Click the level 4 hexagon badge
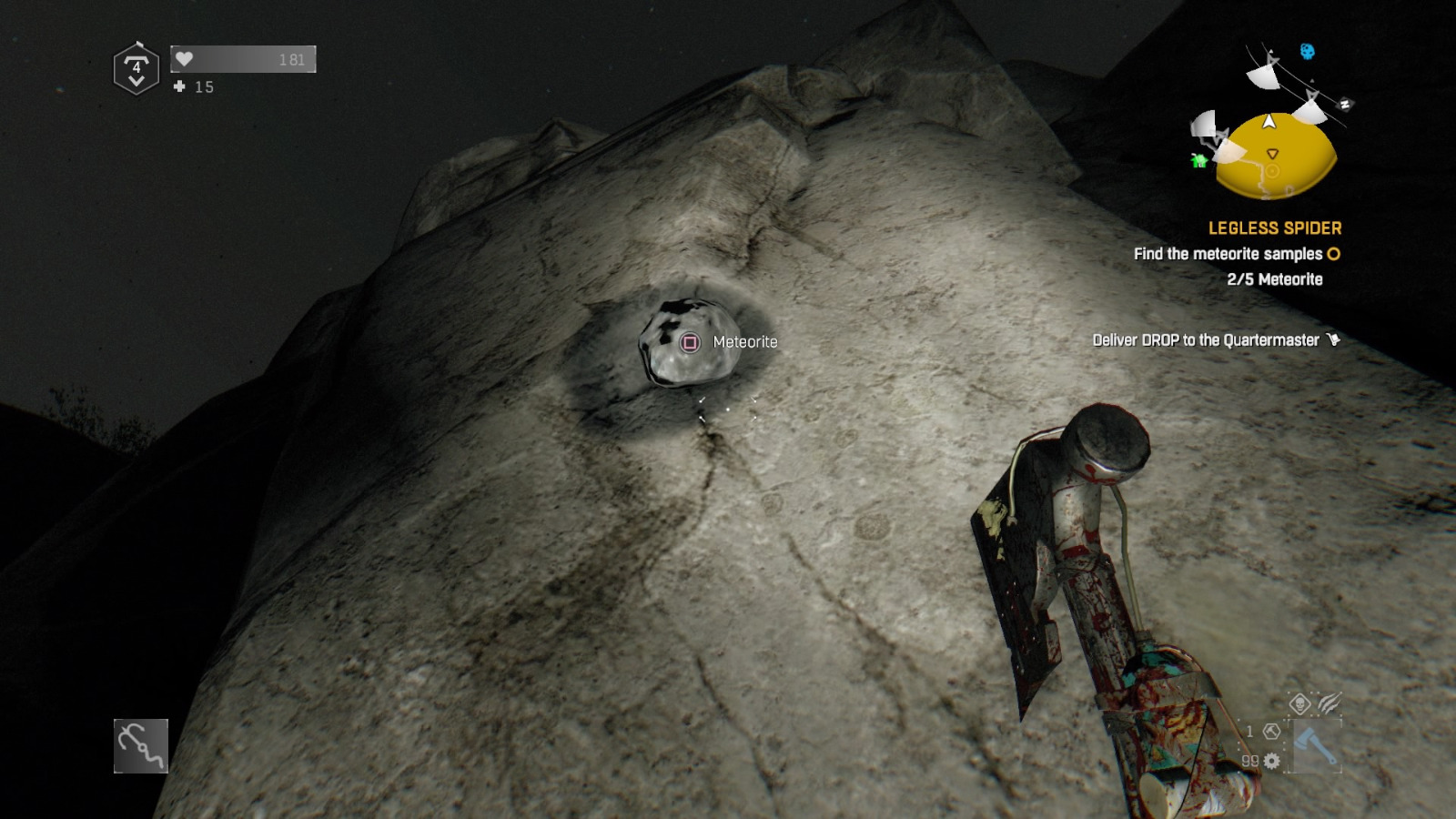 [135, 66]
